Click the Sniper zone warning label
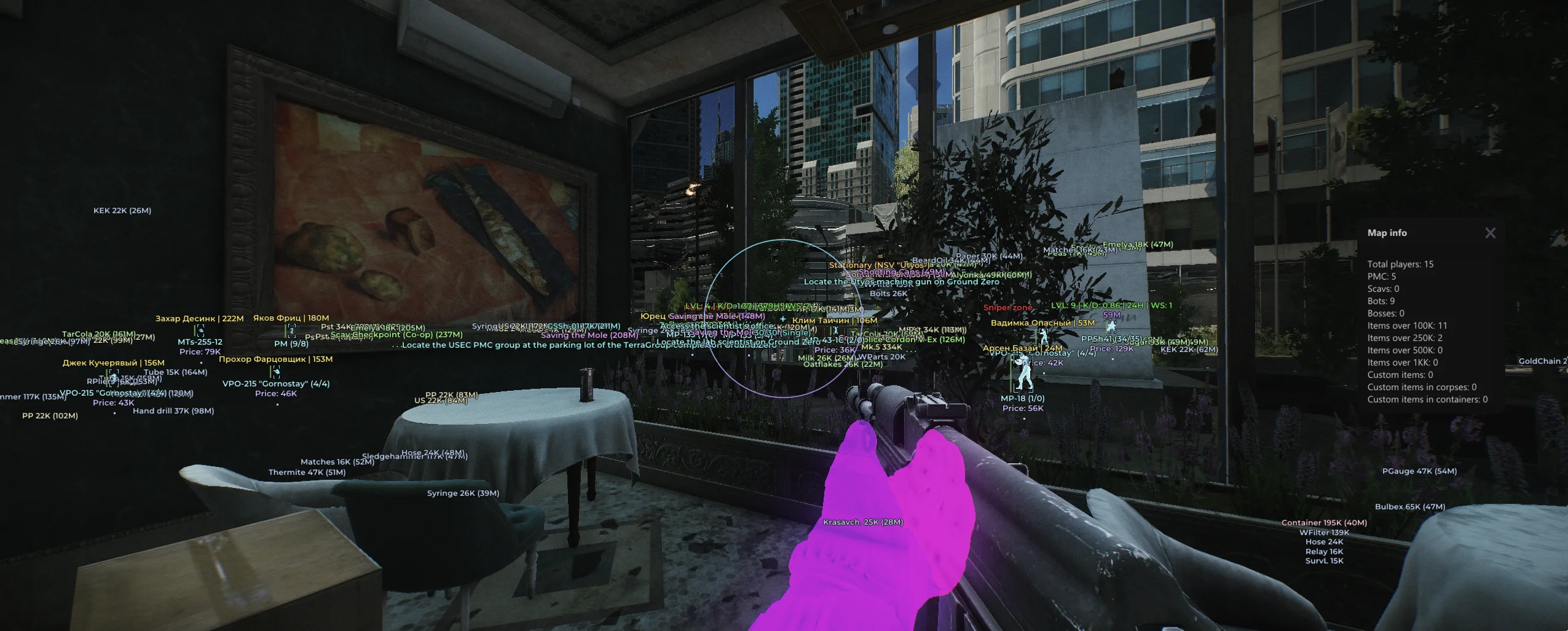Viewport: 1568px width, 631px height. [1008, 307]
